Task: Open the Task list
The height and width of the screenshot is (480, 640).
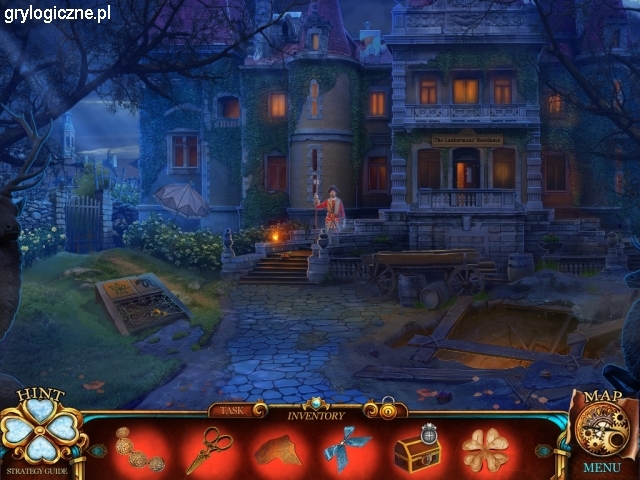Action: 231,410
